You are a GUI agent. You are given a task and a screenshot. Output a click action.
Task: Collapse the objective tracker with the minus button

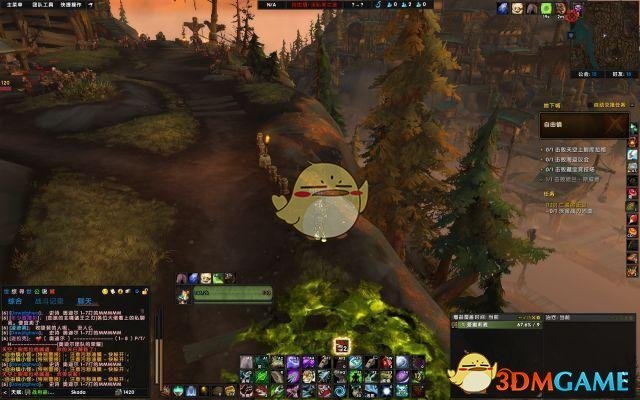(630, 103)
